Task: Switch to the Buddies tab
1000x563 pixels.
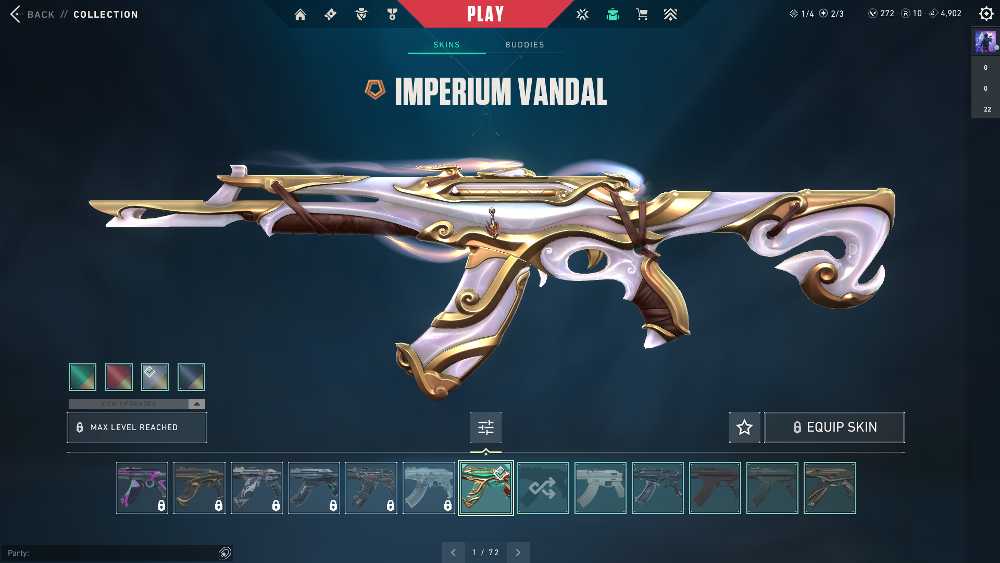Action: click(x=524, y=45)
